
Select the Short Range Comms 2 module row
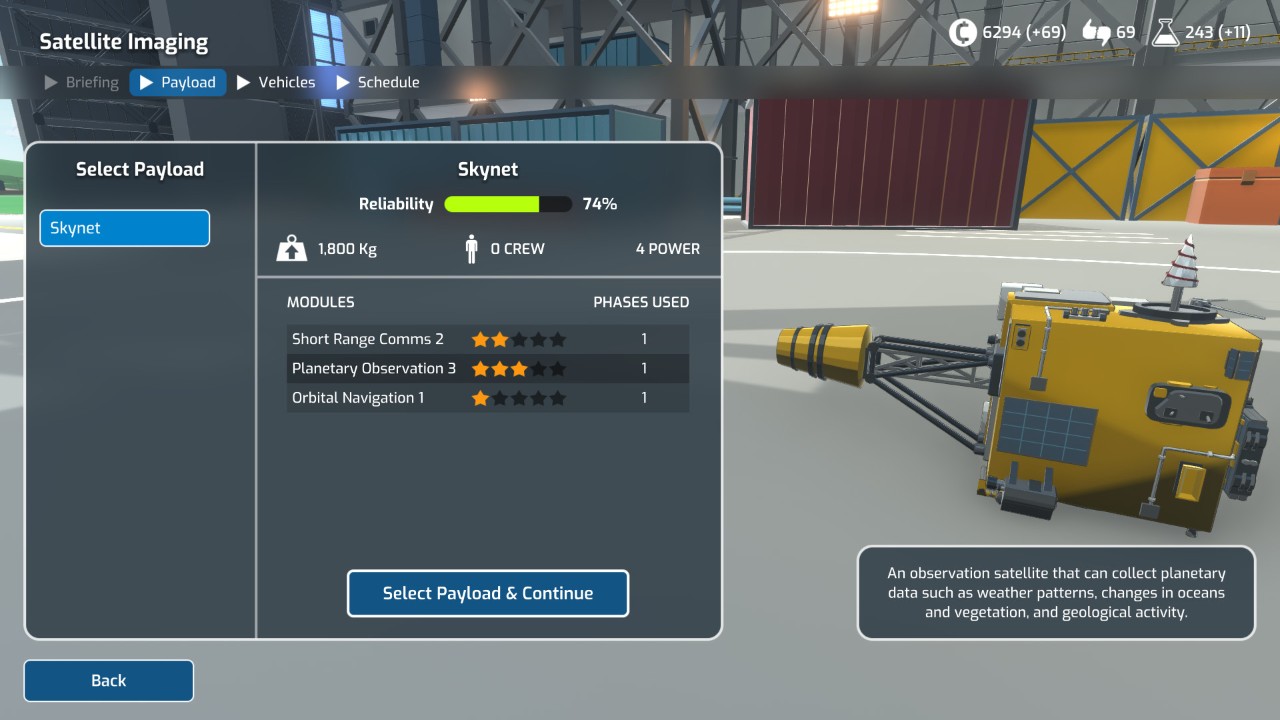(487, 339)
